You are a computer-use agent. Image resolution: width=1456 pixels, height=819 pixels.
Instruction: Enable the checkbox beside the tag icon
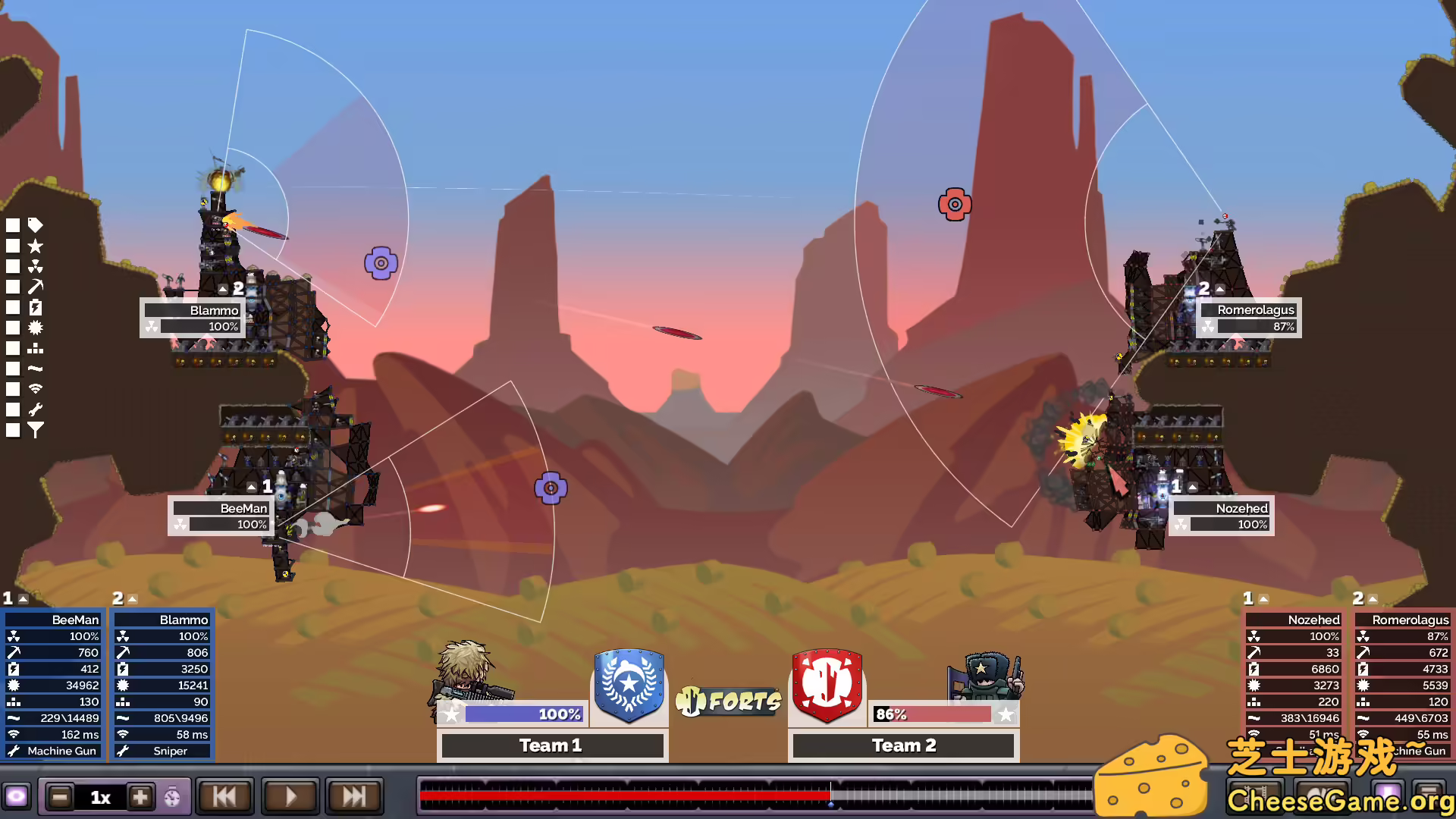(x=13, y=225)
